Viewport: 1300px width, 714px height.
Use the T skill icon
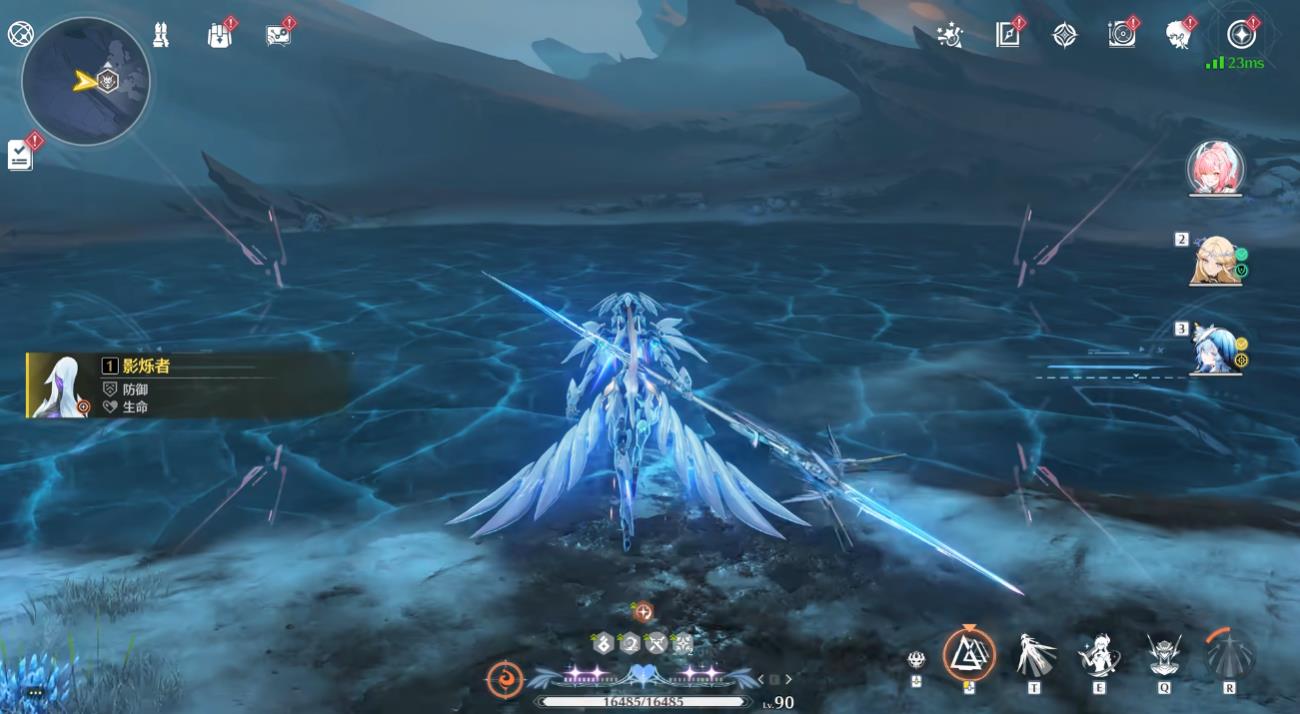pyautogui.click(x=1035, y=655)
